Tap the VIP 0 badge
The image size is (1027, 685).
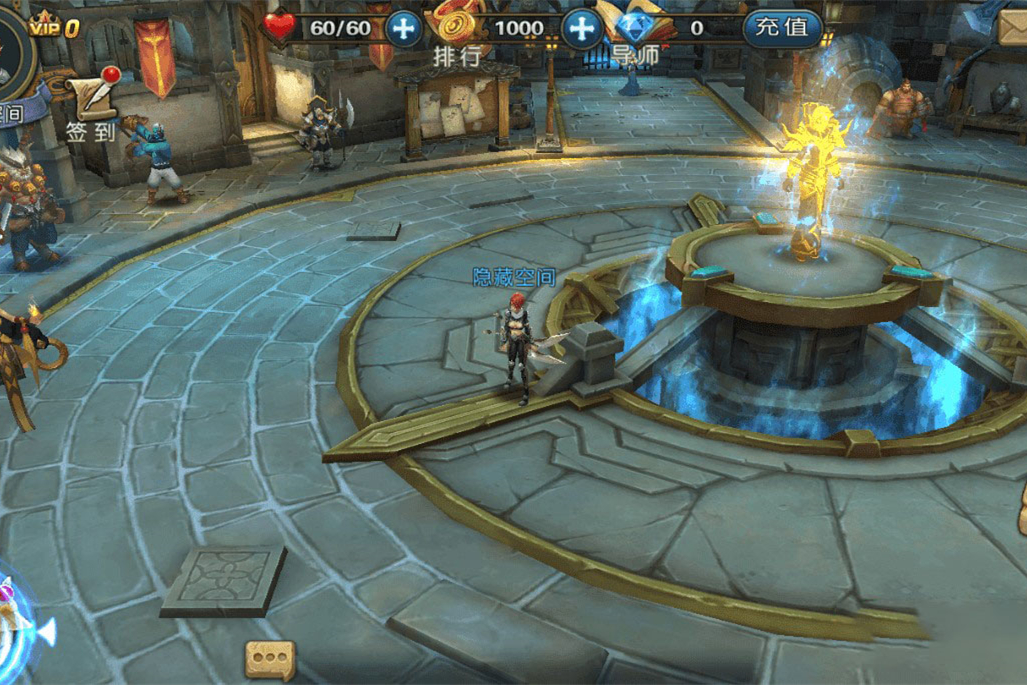[54, 27]
